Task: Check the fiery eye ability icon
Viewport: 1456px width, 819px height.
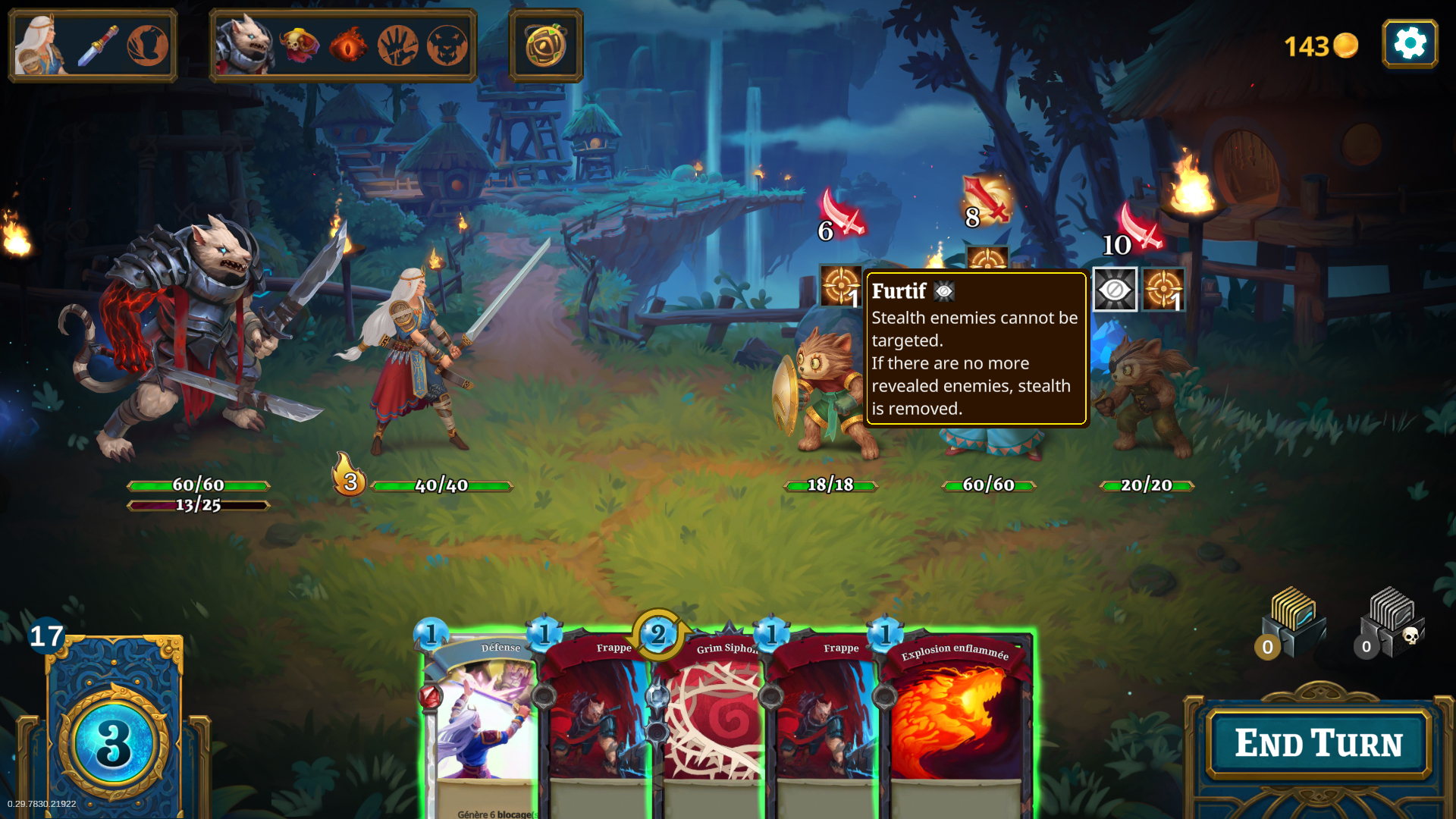Action: click(x=348, y=45)
